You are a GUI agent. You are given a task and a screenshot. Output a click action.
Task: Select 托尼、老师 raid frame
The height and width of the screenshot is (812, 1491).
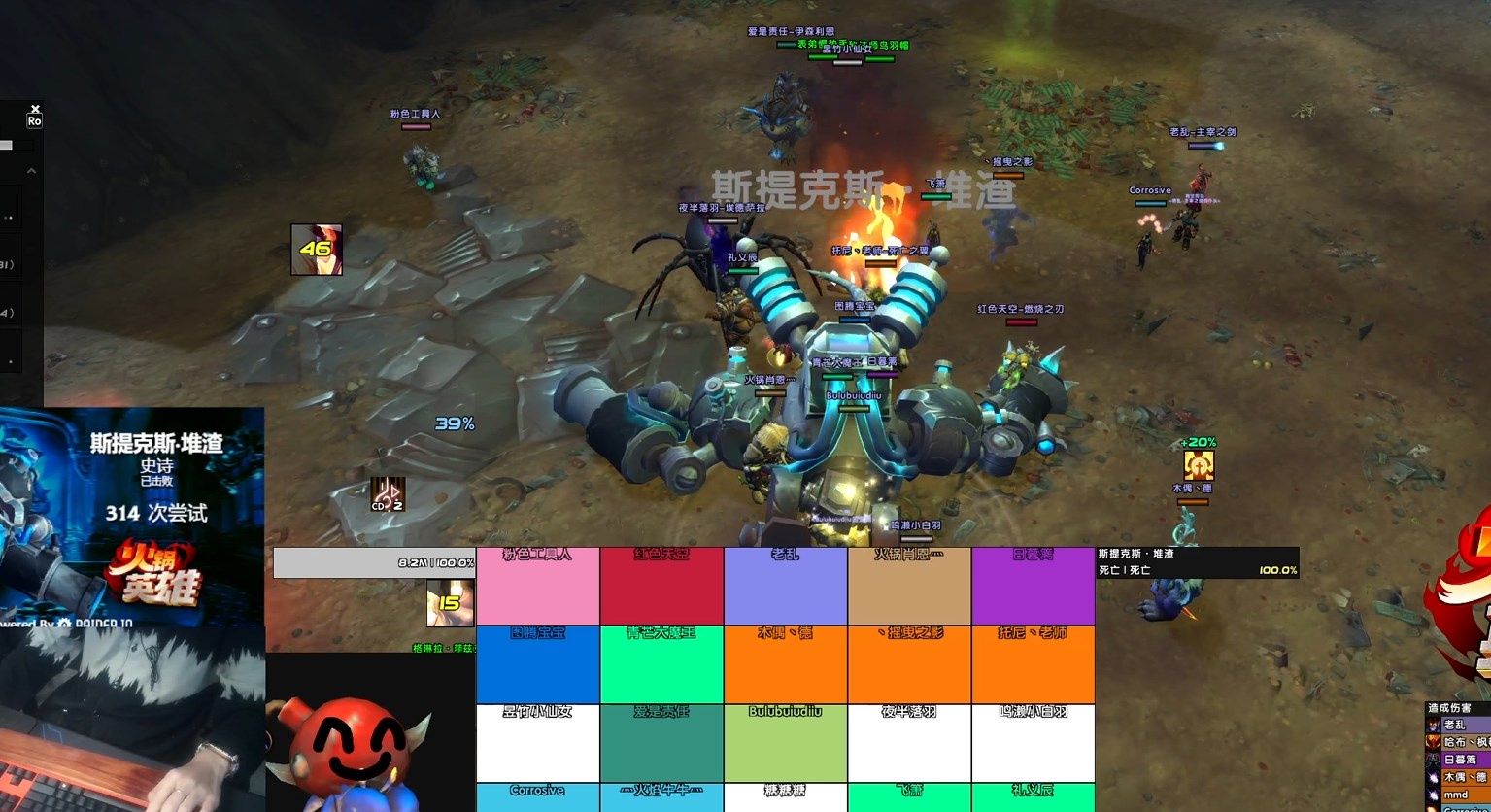[x=1033, y=665]
